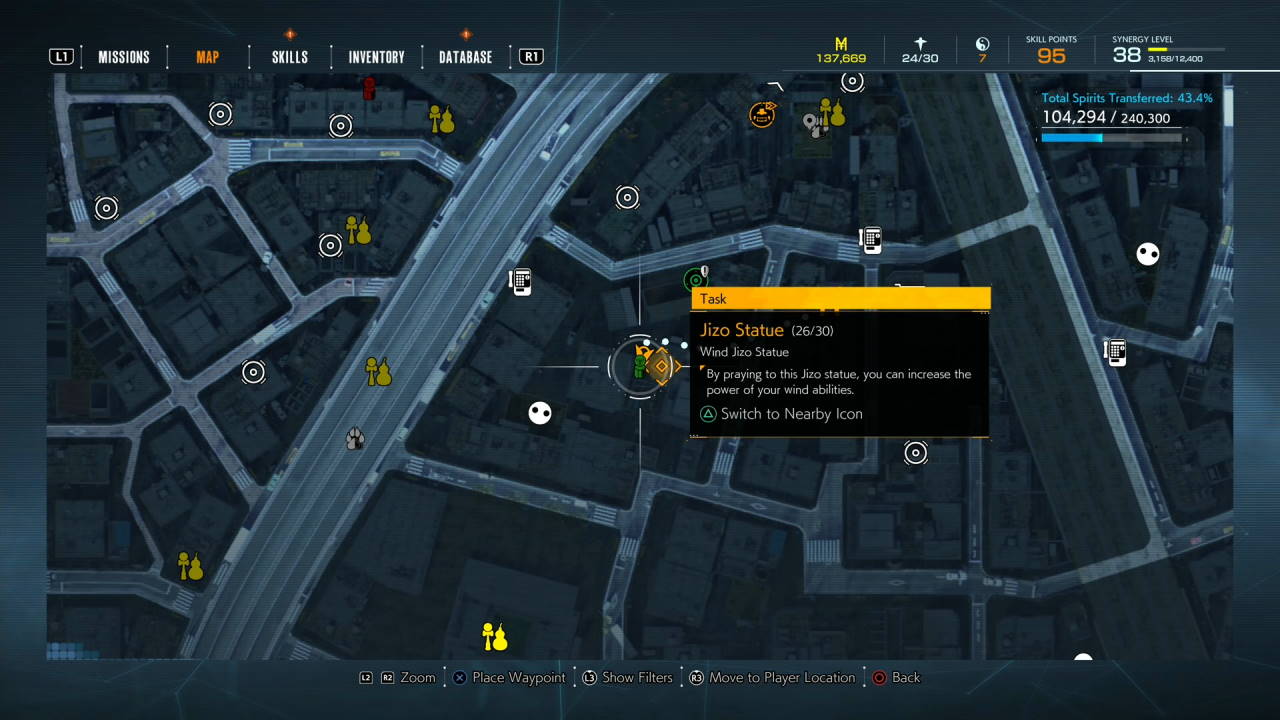Choose the green circle marker with exclamation
The image size is (1280, 720).
click(x=695, y=279)
